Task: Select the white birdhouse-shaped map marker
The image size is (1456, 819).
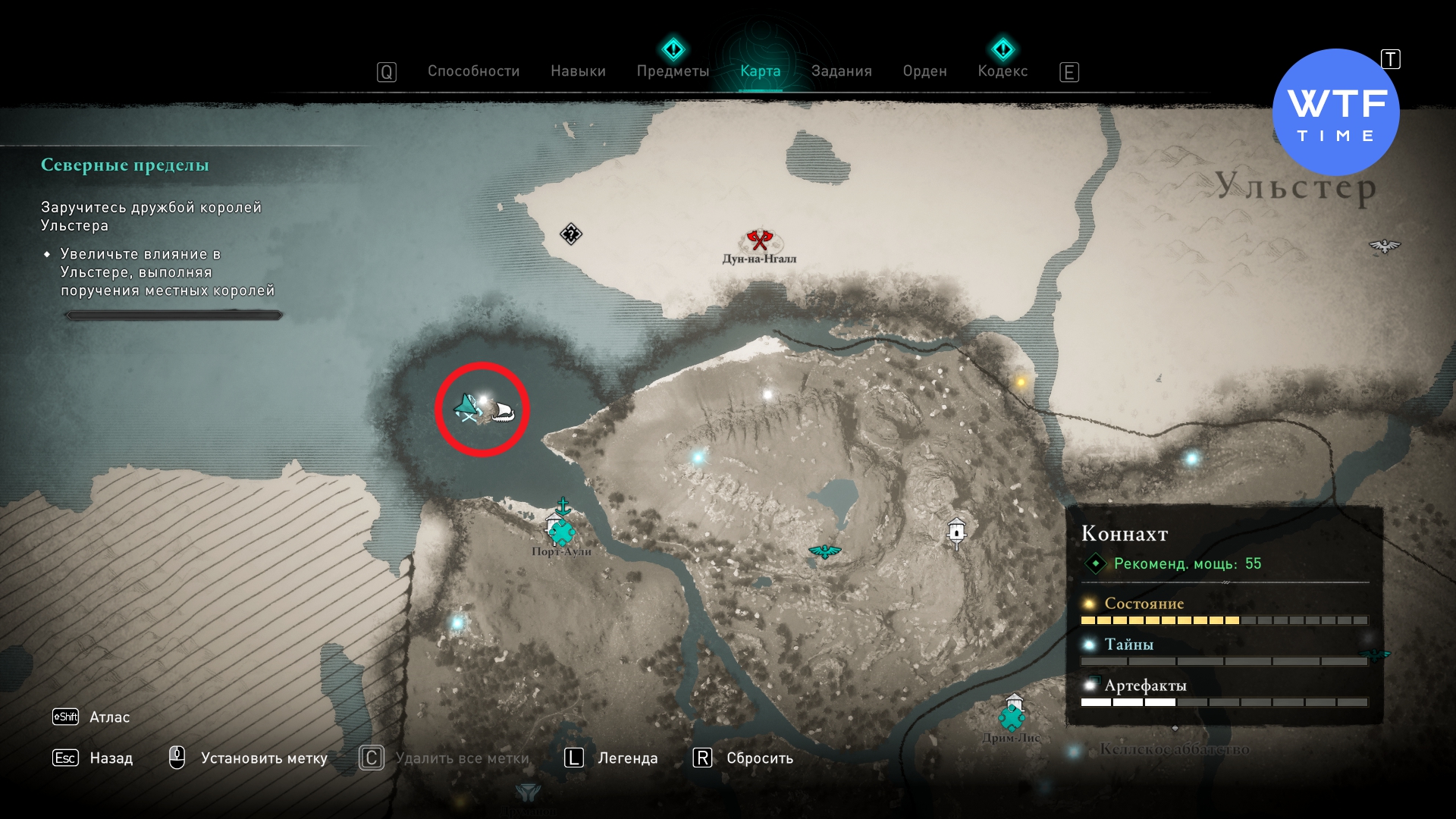Action: tap(957, 532)
